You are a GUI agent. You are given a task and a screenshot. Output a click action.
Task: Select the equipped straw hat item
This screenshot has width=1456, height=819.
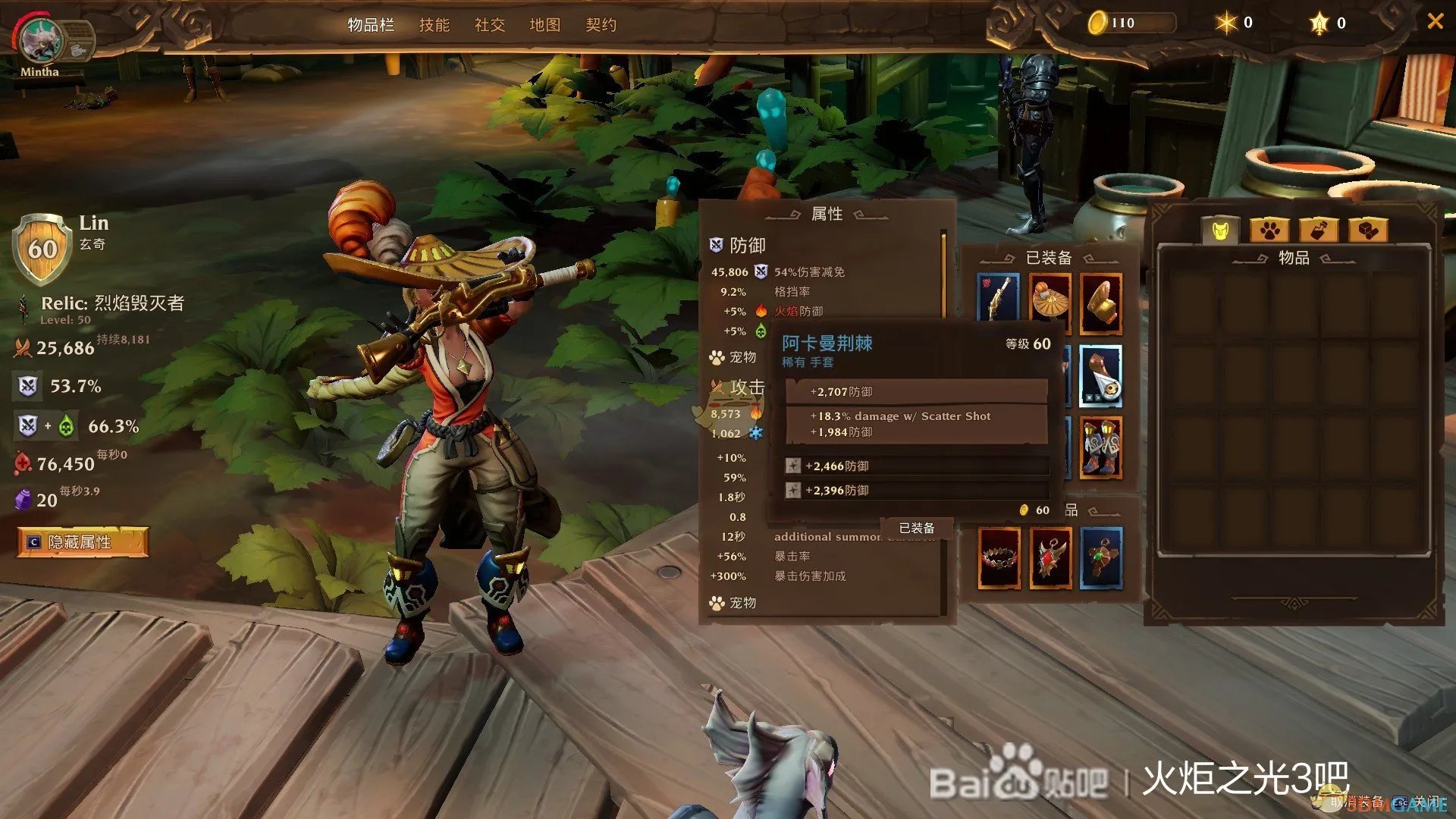(1050, 300)
